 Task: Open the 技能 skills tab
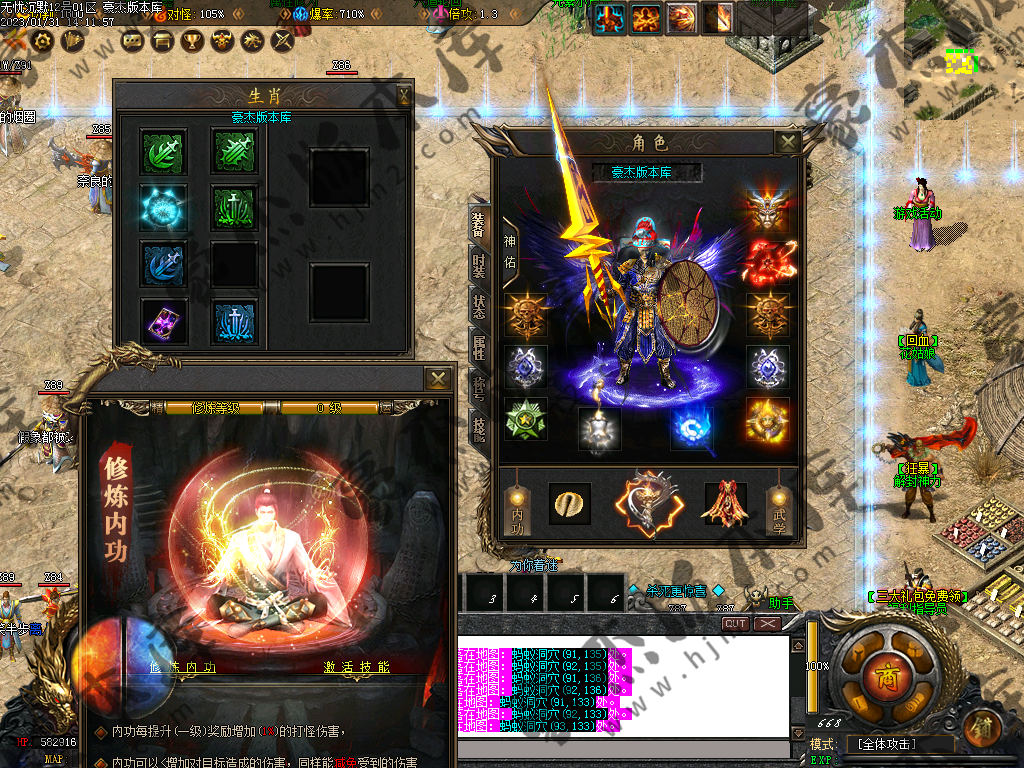tap(479, 427)
